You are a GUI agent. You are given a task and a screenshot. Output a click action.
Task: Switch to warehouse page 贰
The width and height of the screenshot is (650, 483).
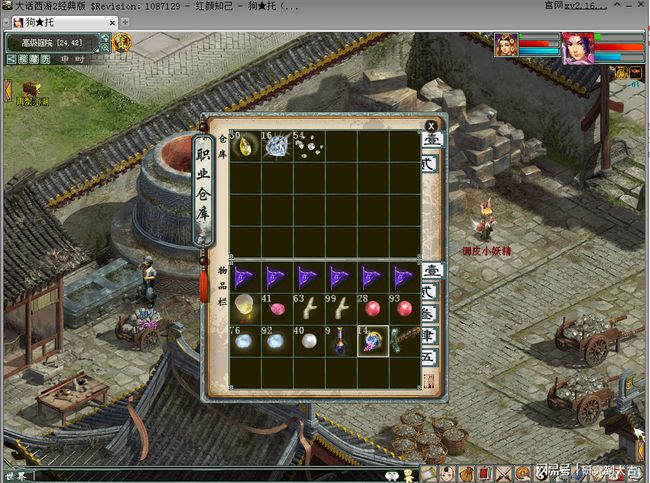[x=432, y=163]
